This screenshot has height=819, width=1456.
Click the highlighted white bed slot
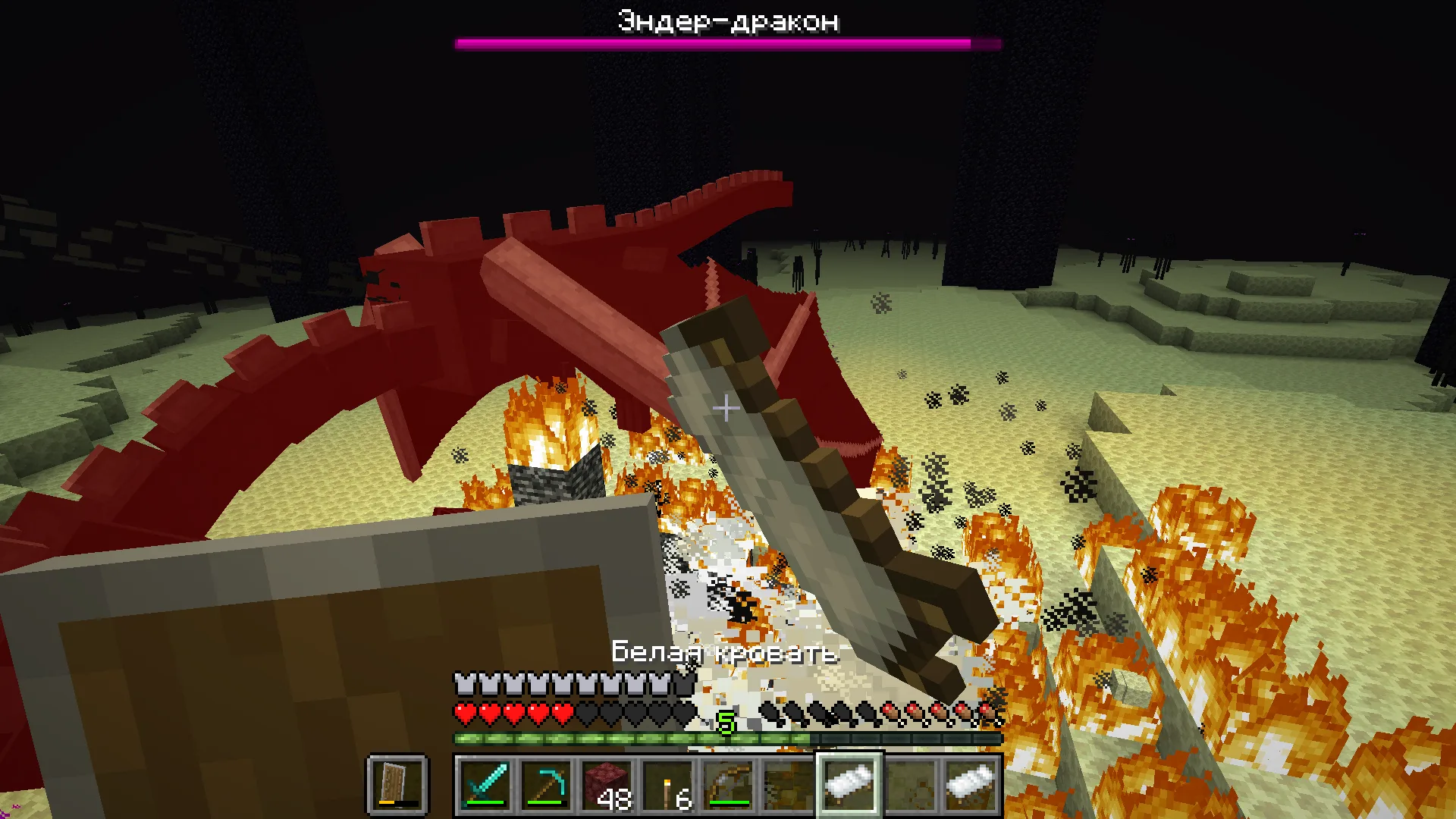[x=849, y=785]
